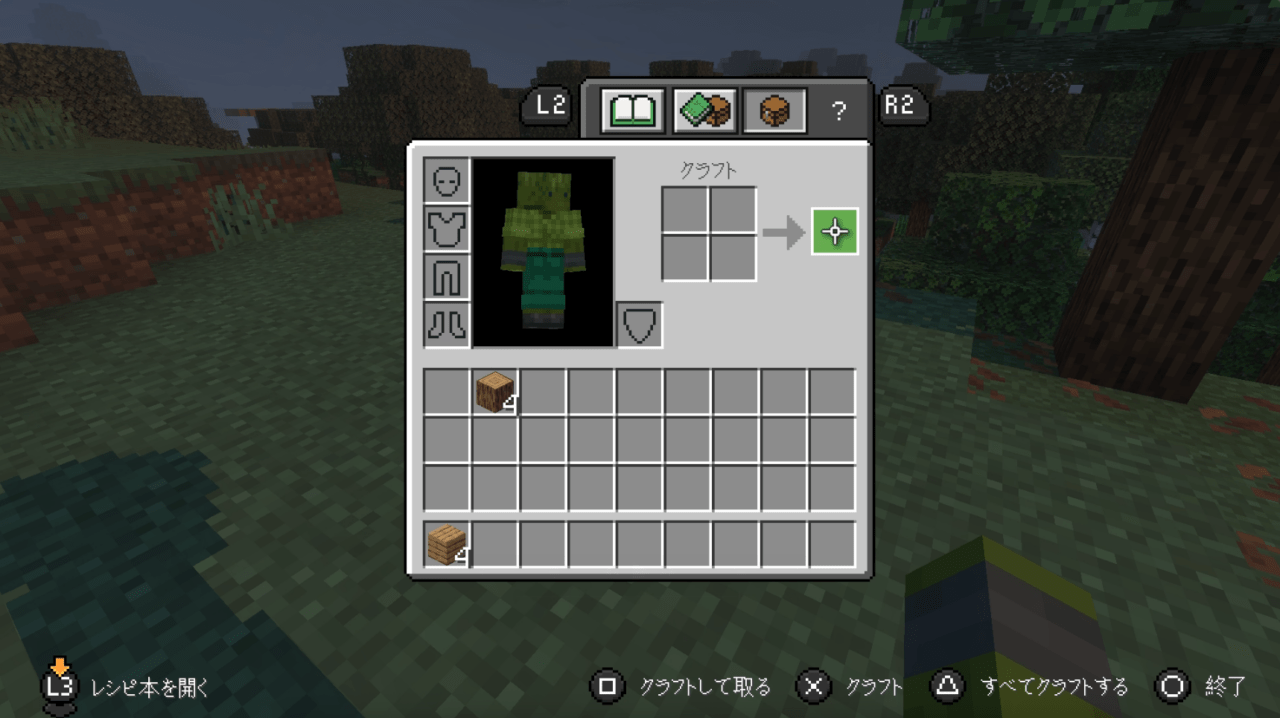
Task: Choose the chestplate armor slot
Action: [446, 229]
